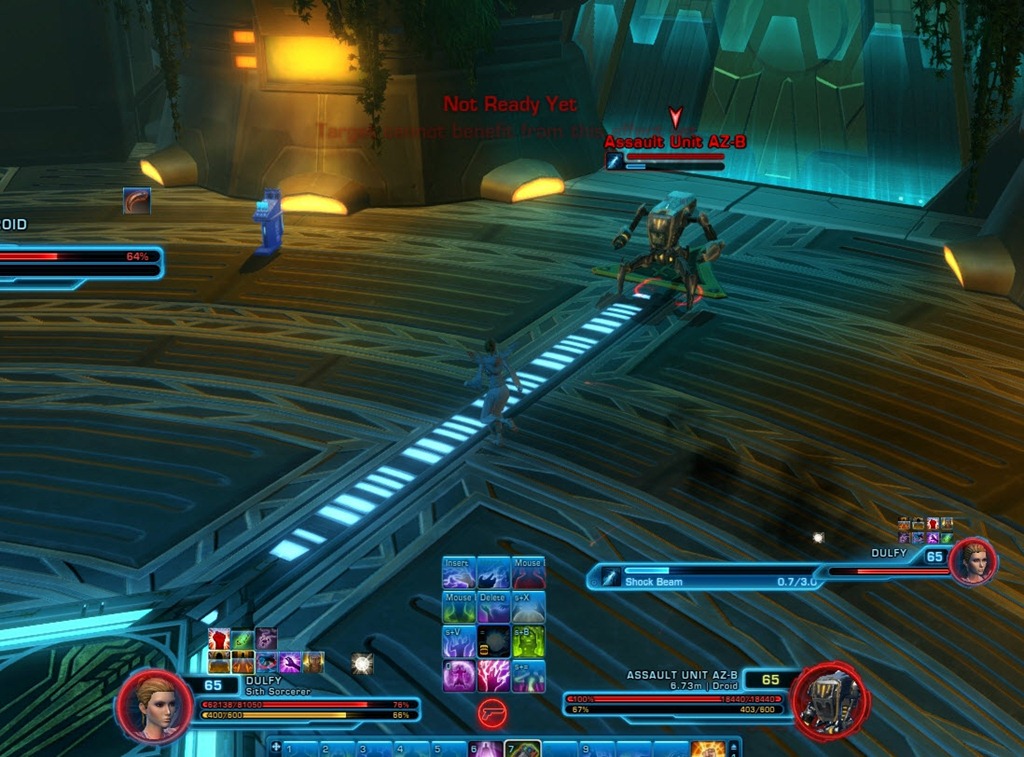Trigger the s+X dome shield ability

528,608
